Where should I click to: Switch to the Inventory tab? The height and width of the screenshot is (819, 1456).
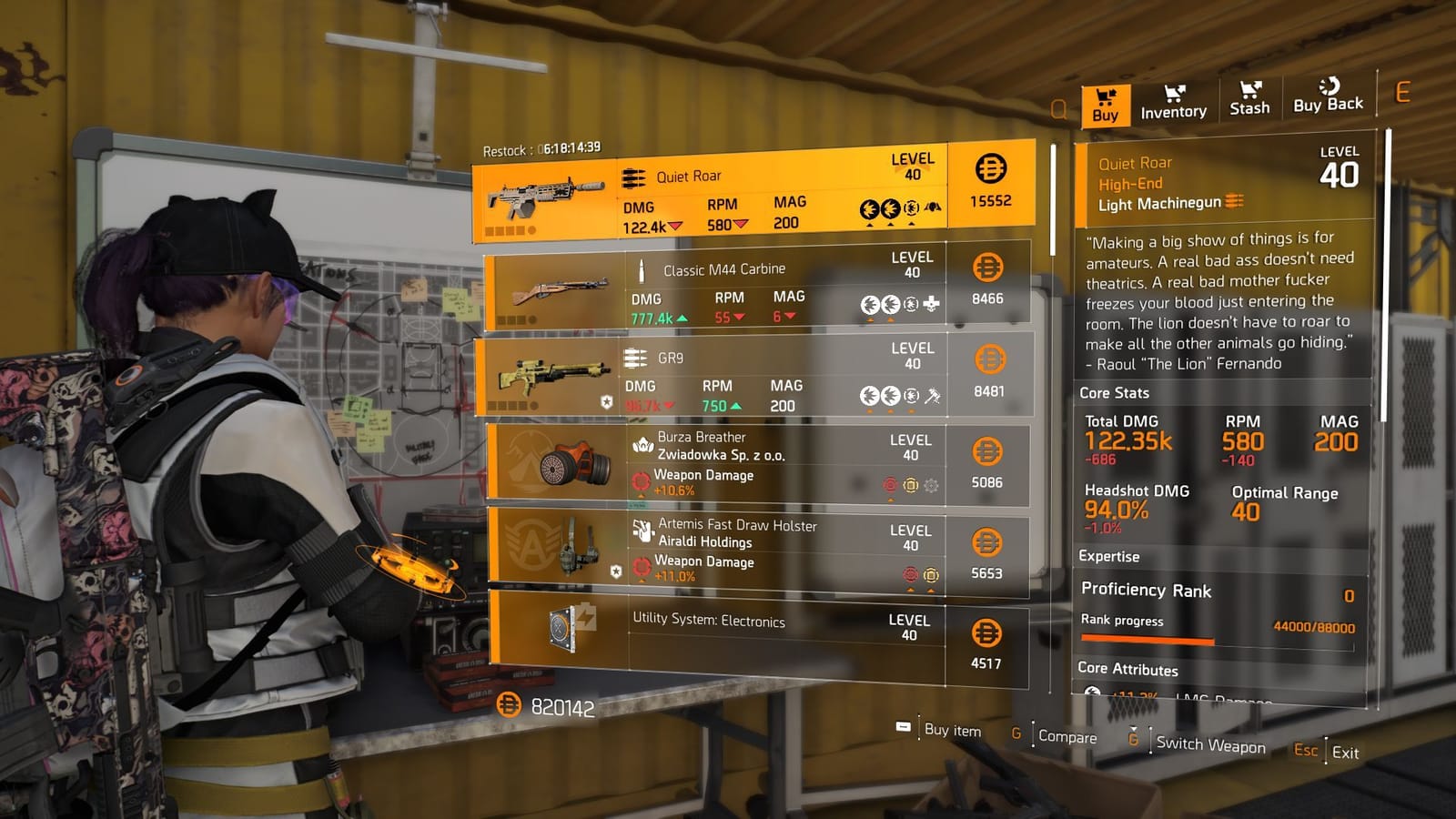click(1174, 102)
